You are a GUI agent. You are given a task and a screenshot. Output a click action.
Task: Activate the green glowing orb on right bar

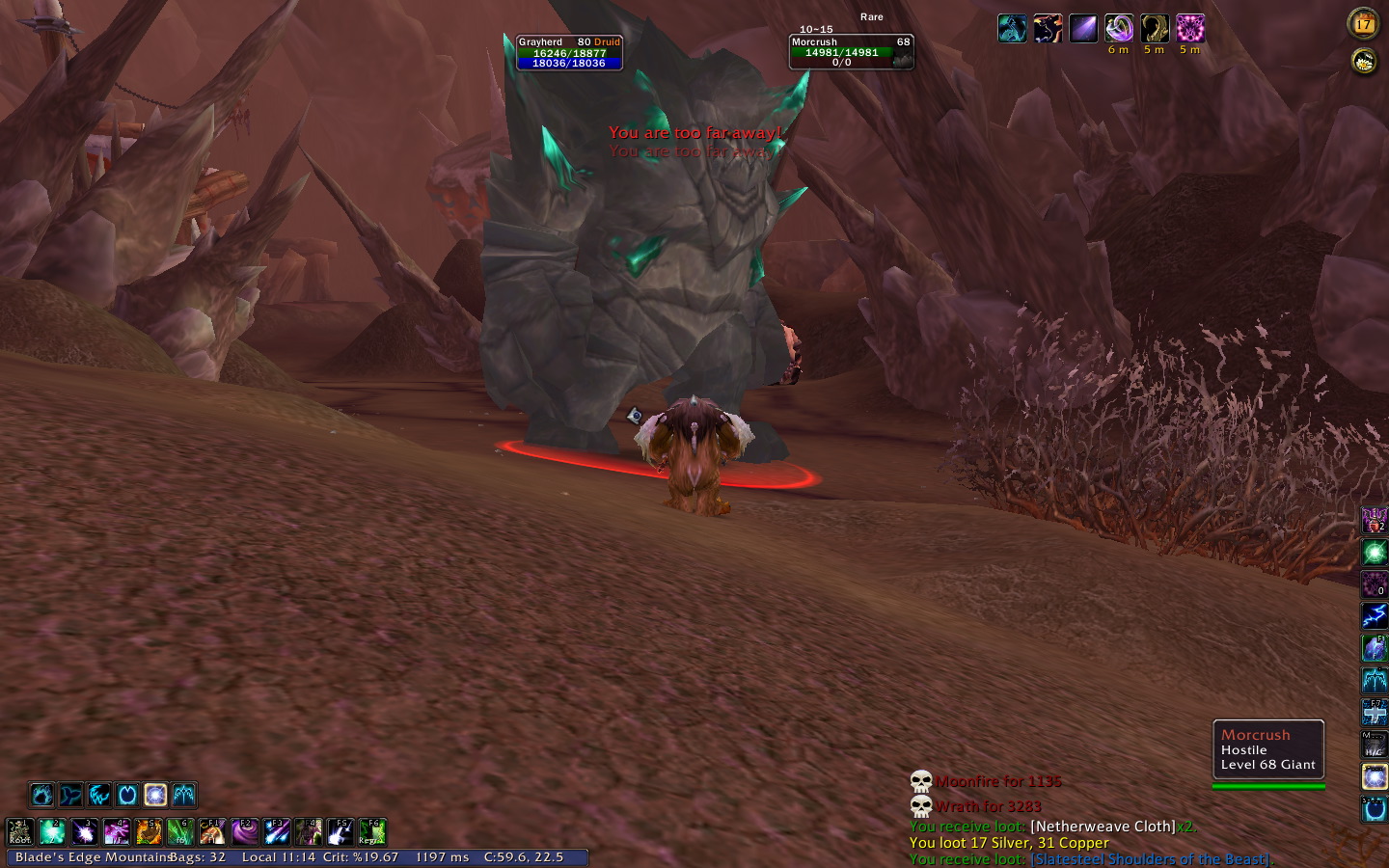tap(1375, 553)
